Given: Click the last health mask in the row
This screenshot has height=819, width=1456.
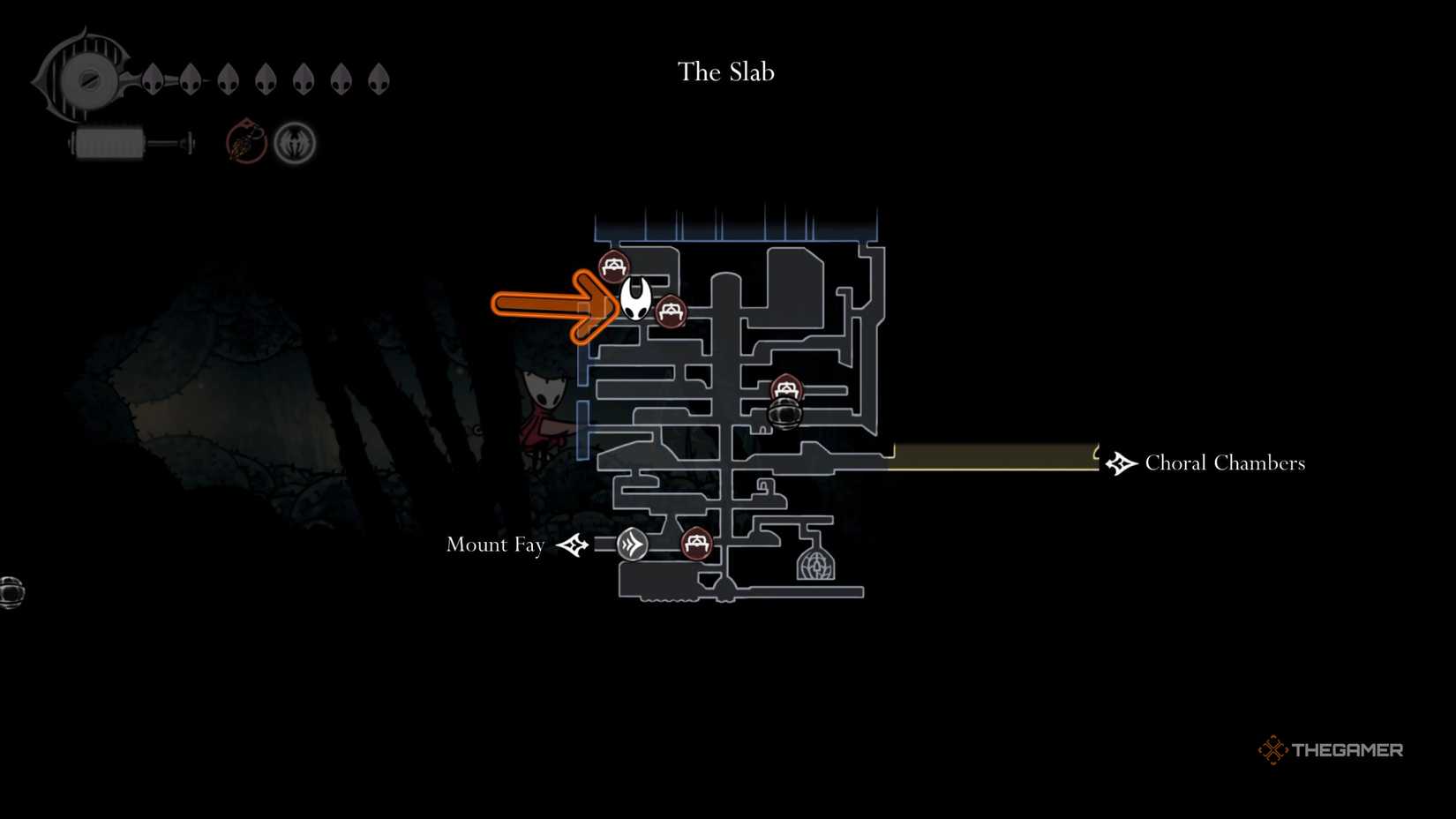Looking at the screenshot, I should click(379, 79).
